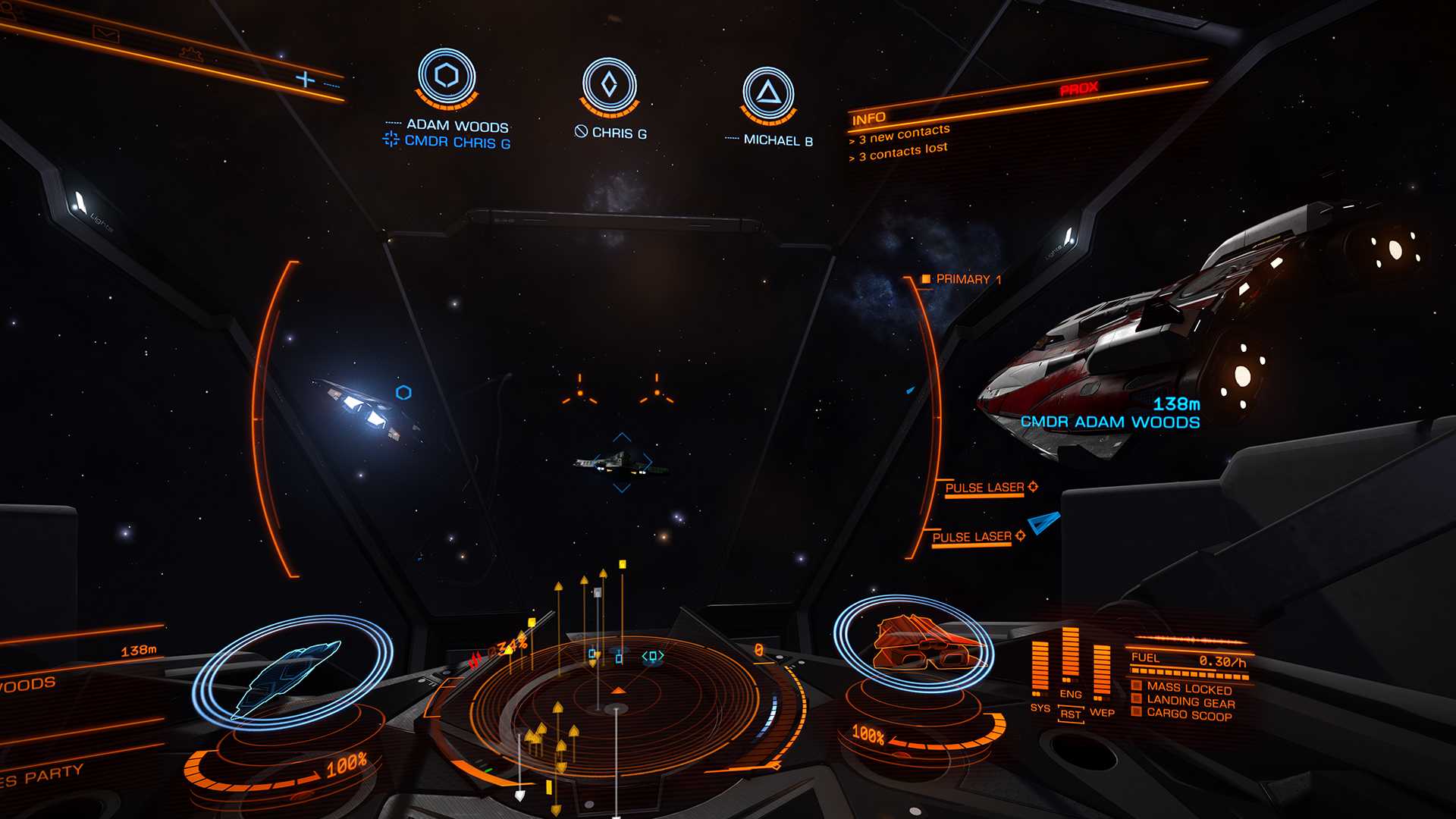The width and height of the screenshot is (1456, 819).
Task: Click the CMDR ADAM WOODS target label
Action: (1110, 422)
